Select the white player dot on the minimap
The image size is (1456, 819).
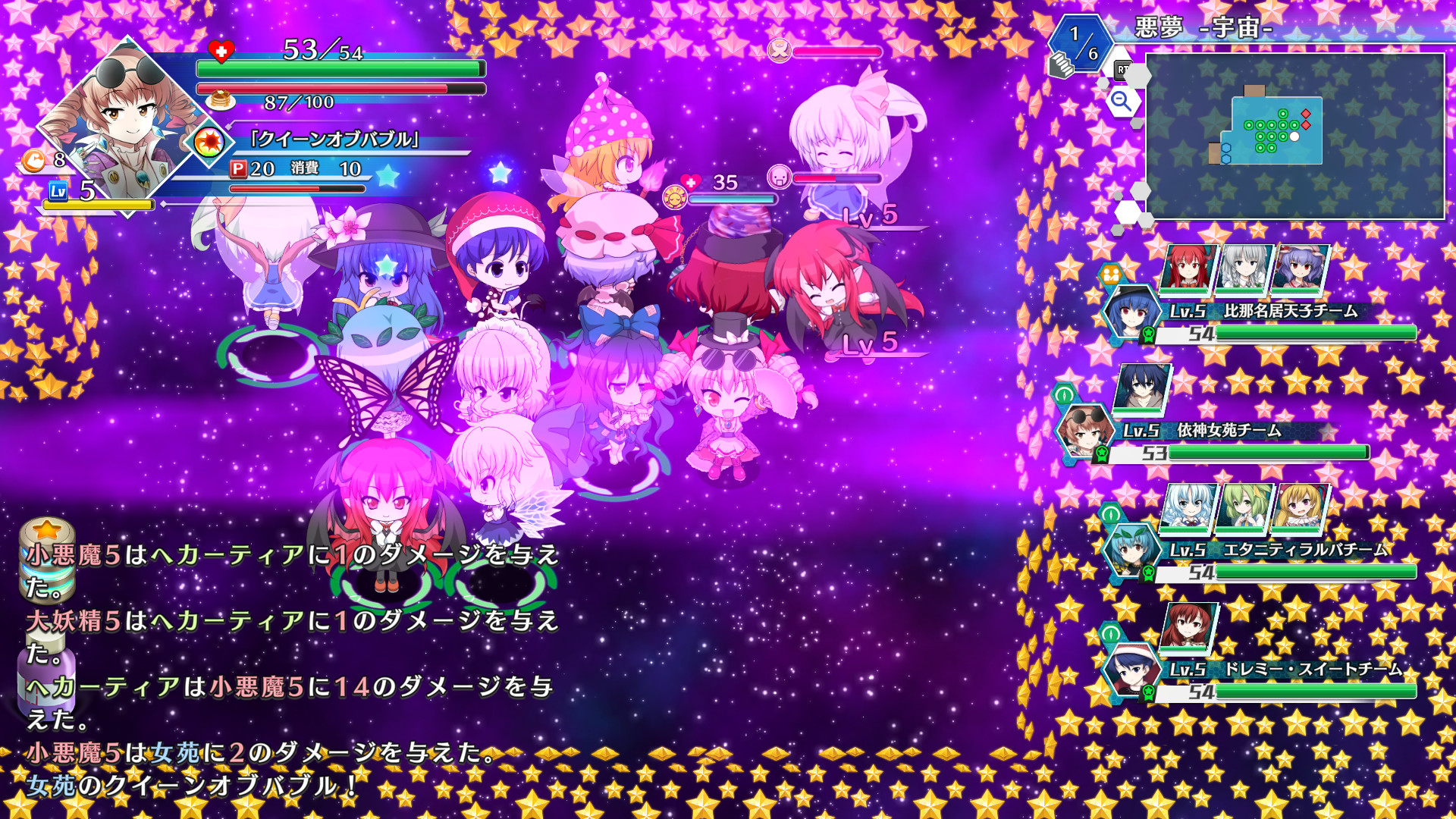(x=1294, y=136)
